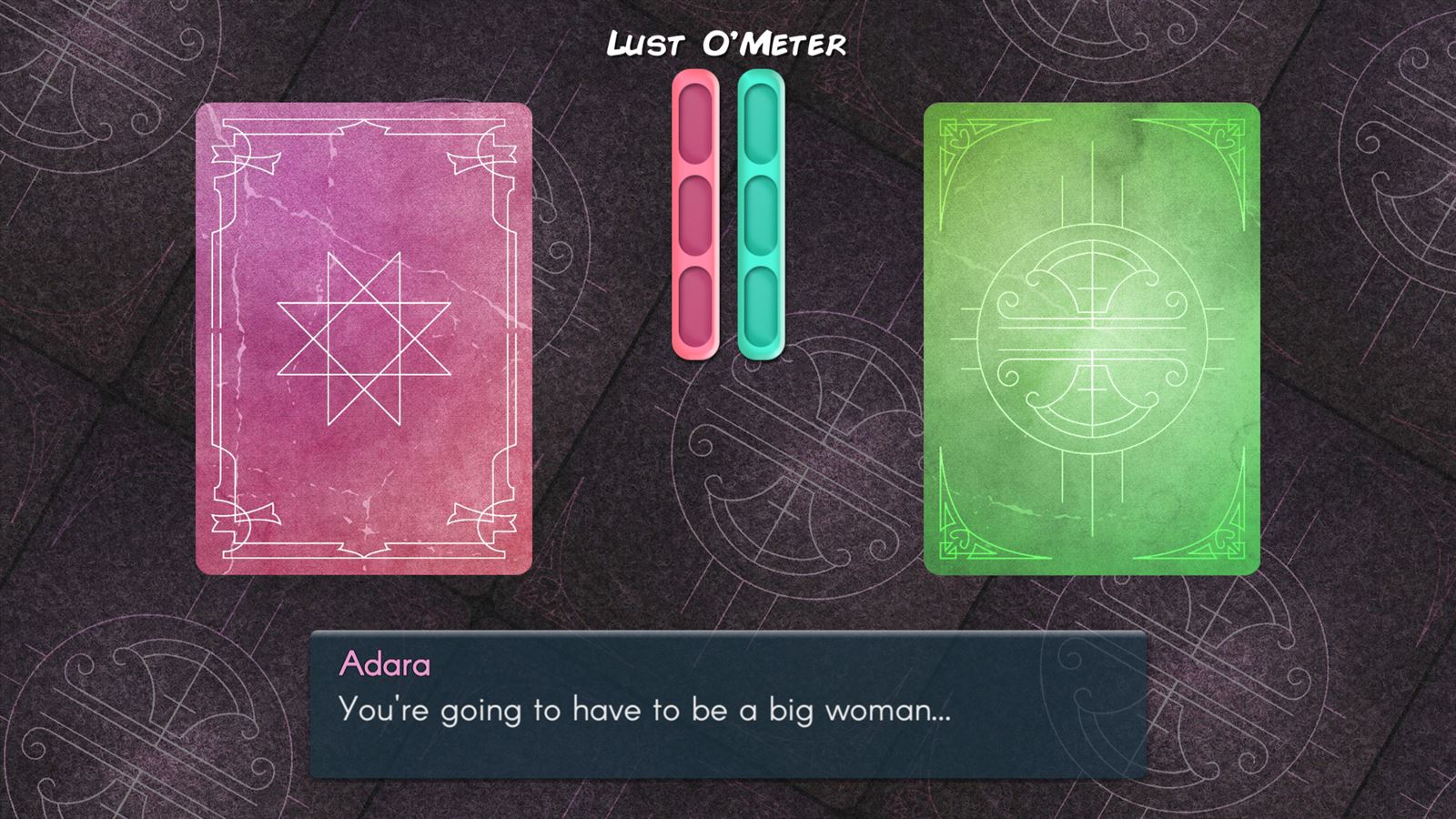
Task: Select Adara's name in the dialogue box
Action: coord(384,666)
